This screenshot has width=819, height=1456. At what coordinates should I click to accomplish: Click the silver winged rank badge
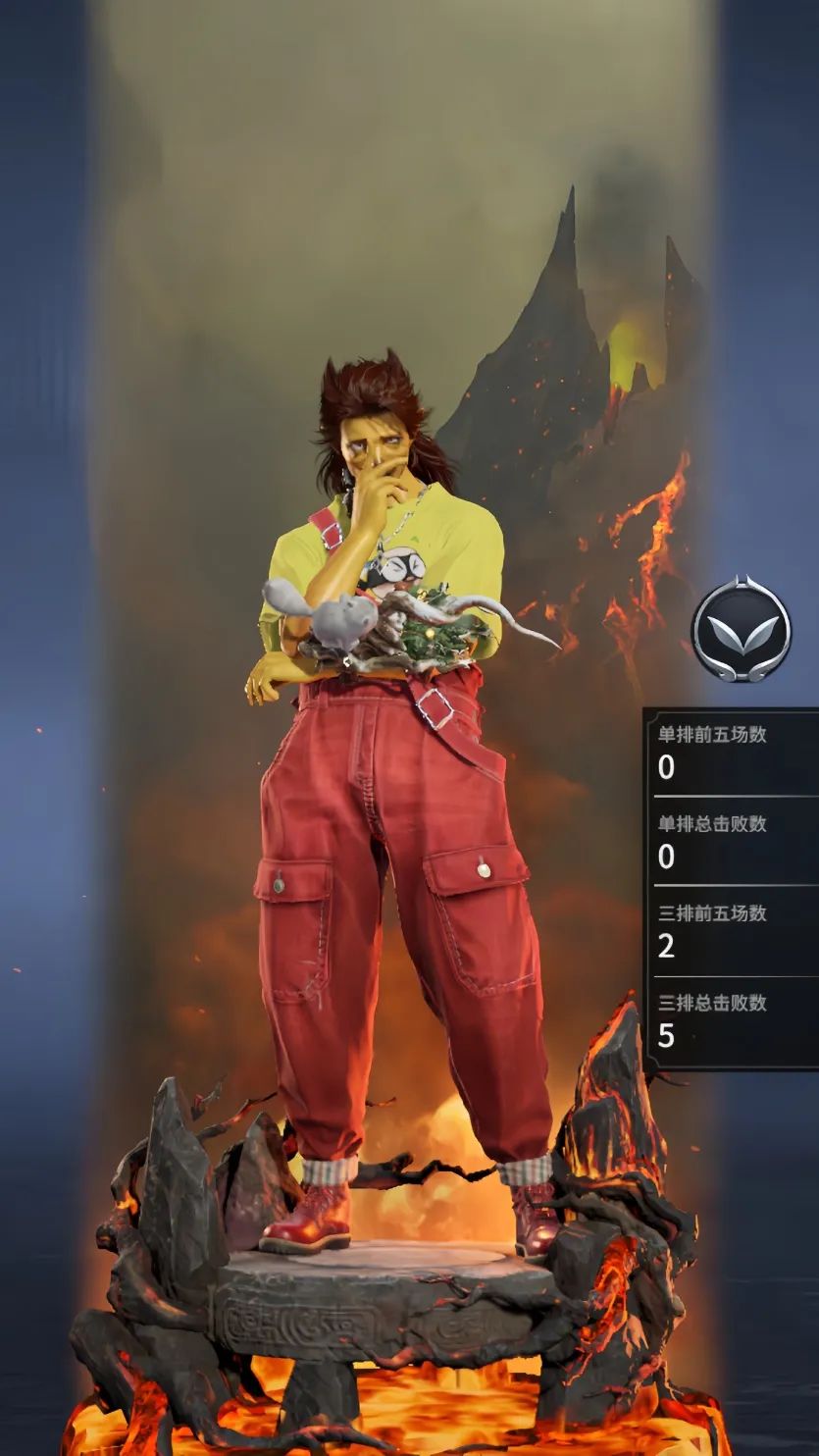tap(741, 629)
